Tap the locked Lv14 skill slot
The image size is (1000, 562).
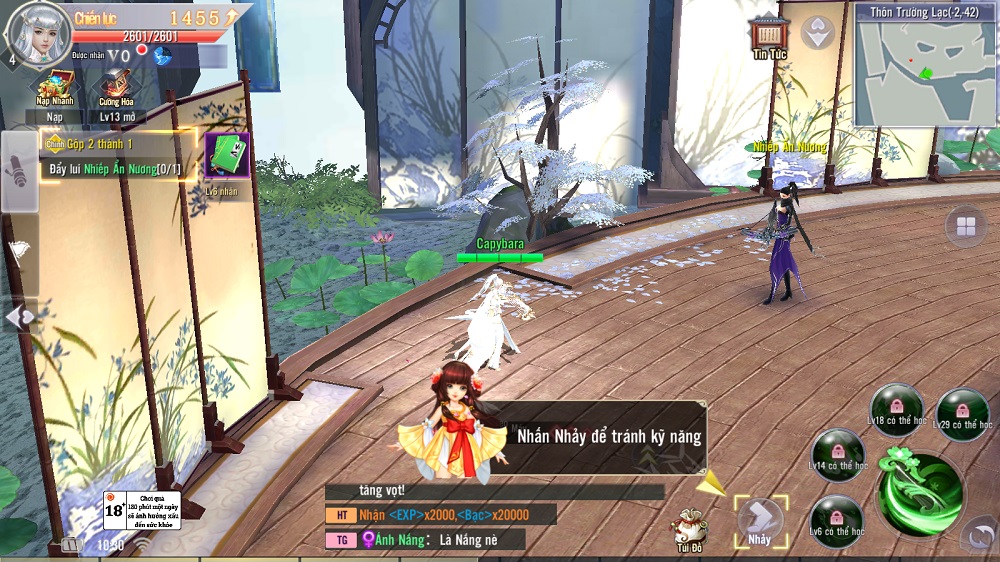coord(838,455)
